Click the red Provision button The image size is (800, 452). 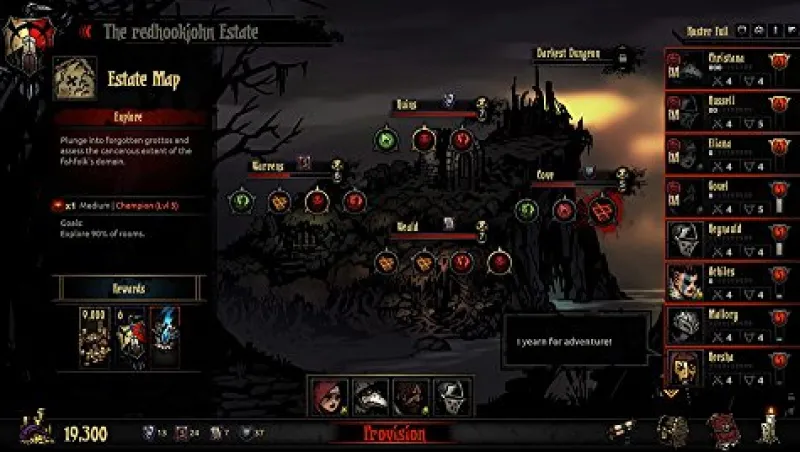pos(393,434)
